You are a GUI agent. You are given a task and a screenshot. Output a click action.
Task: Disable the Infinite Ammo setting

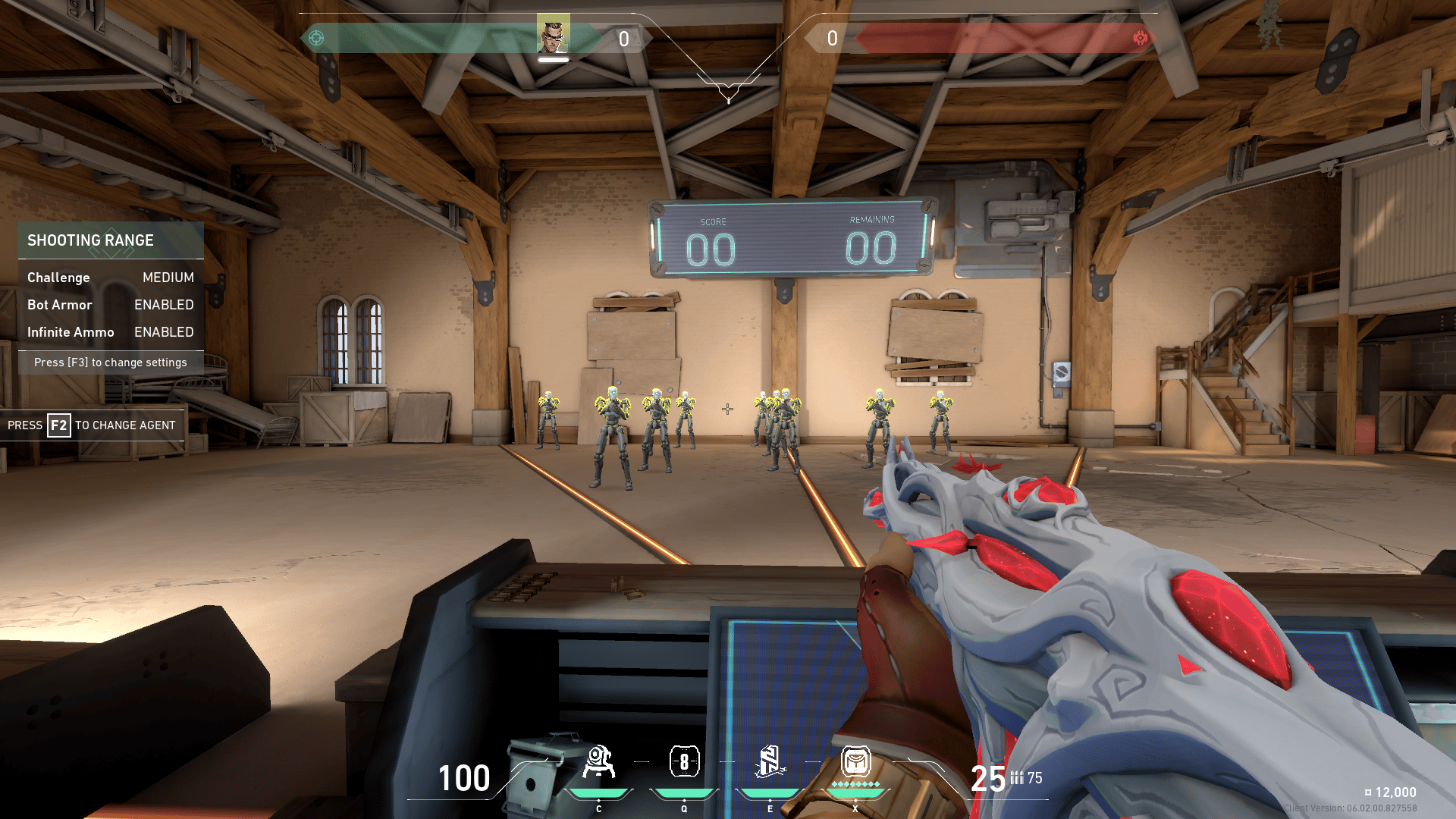click(163, 332)
